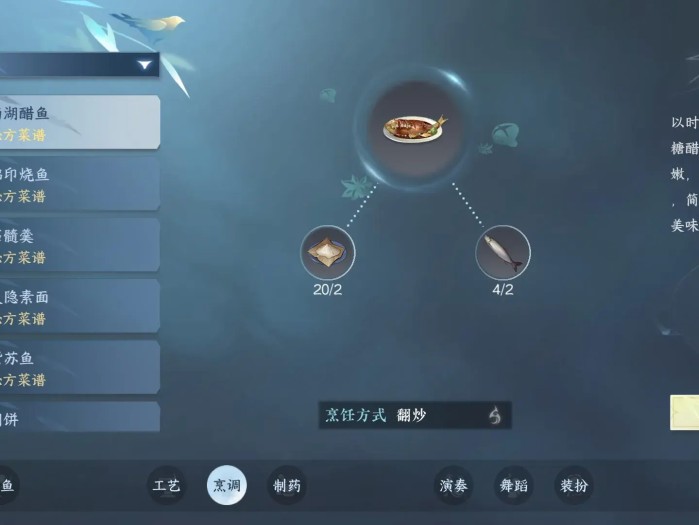Inspect the seasoning ingredient slot showing 20/2
This screenshot has width=699, height=525.
tap(328, 252)
